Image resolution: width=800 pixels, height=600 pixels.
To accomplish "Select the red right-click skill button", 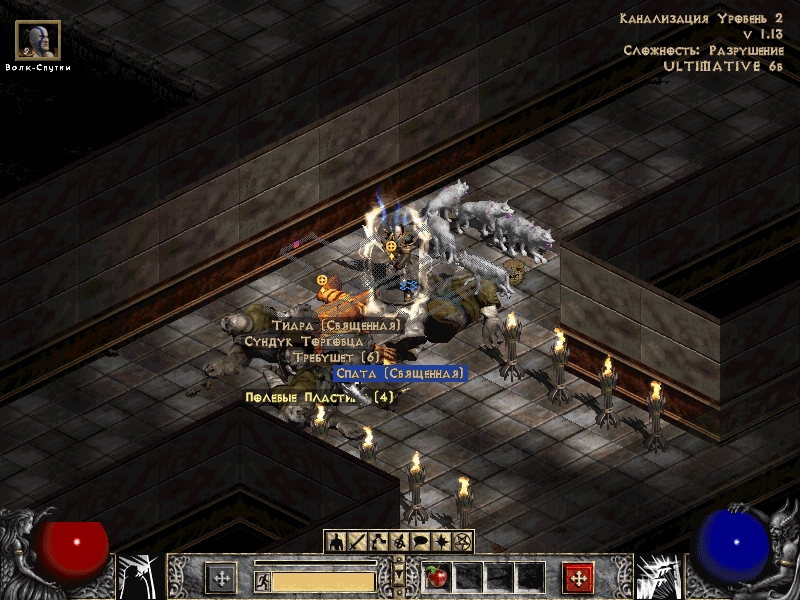I will (x=578, y=578).
